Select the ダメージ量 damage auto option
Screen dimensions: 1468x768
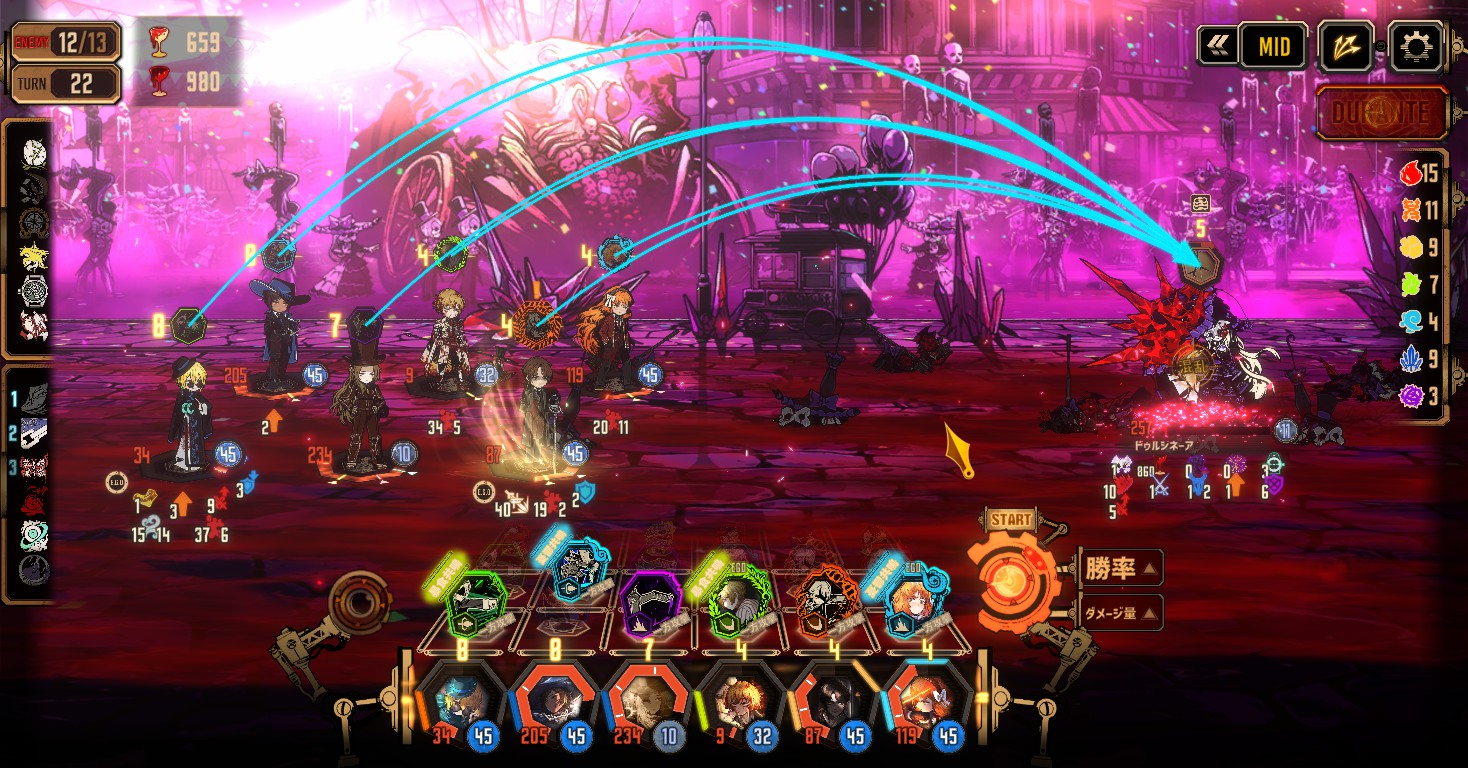(x=1119, y=612)
